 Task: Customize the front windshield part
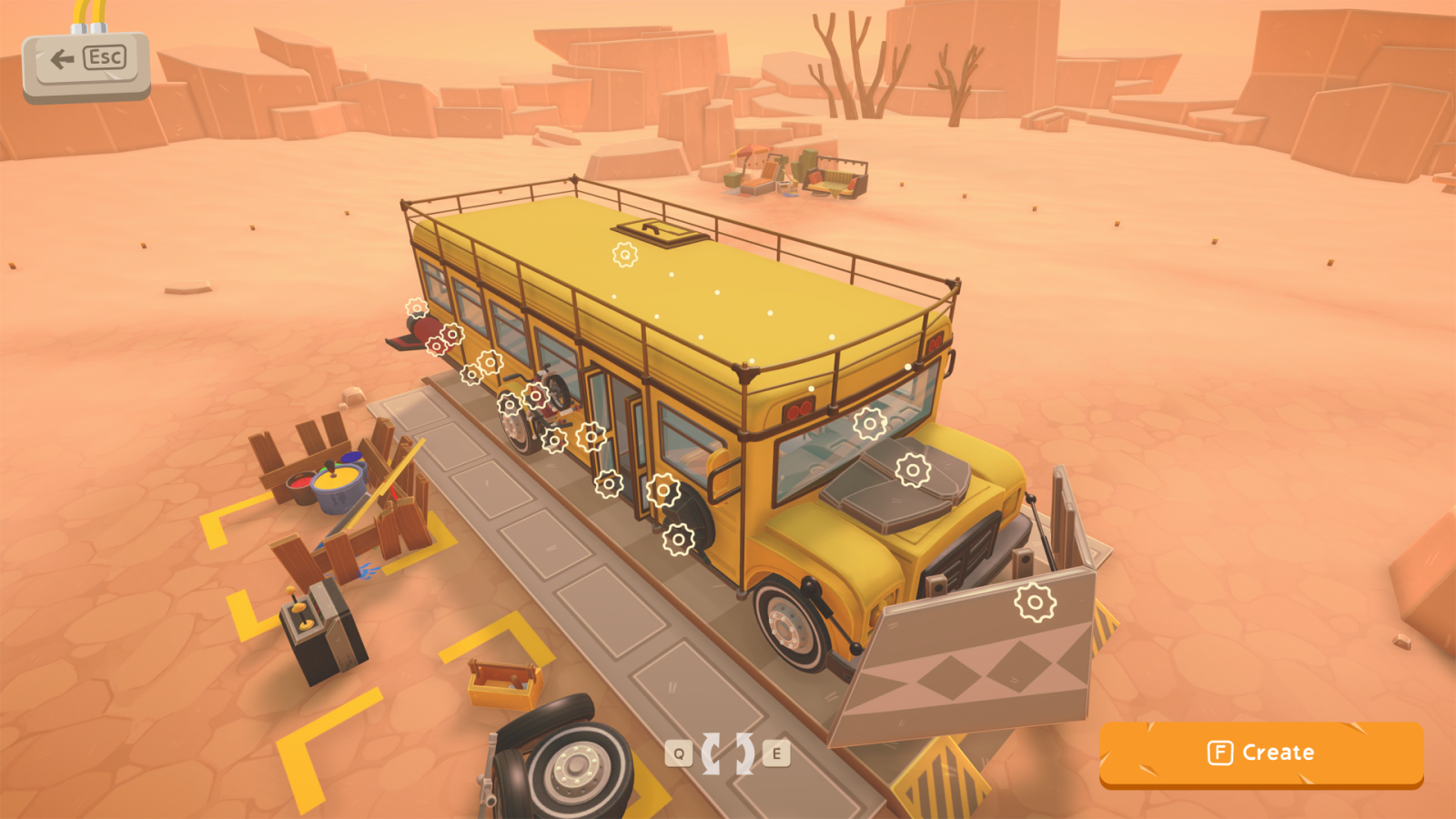coord(869,423)
